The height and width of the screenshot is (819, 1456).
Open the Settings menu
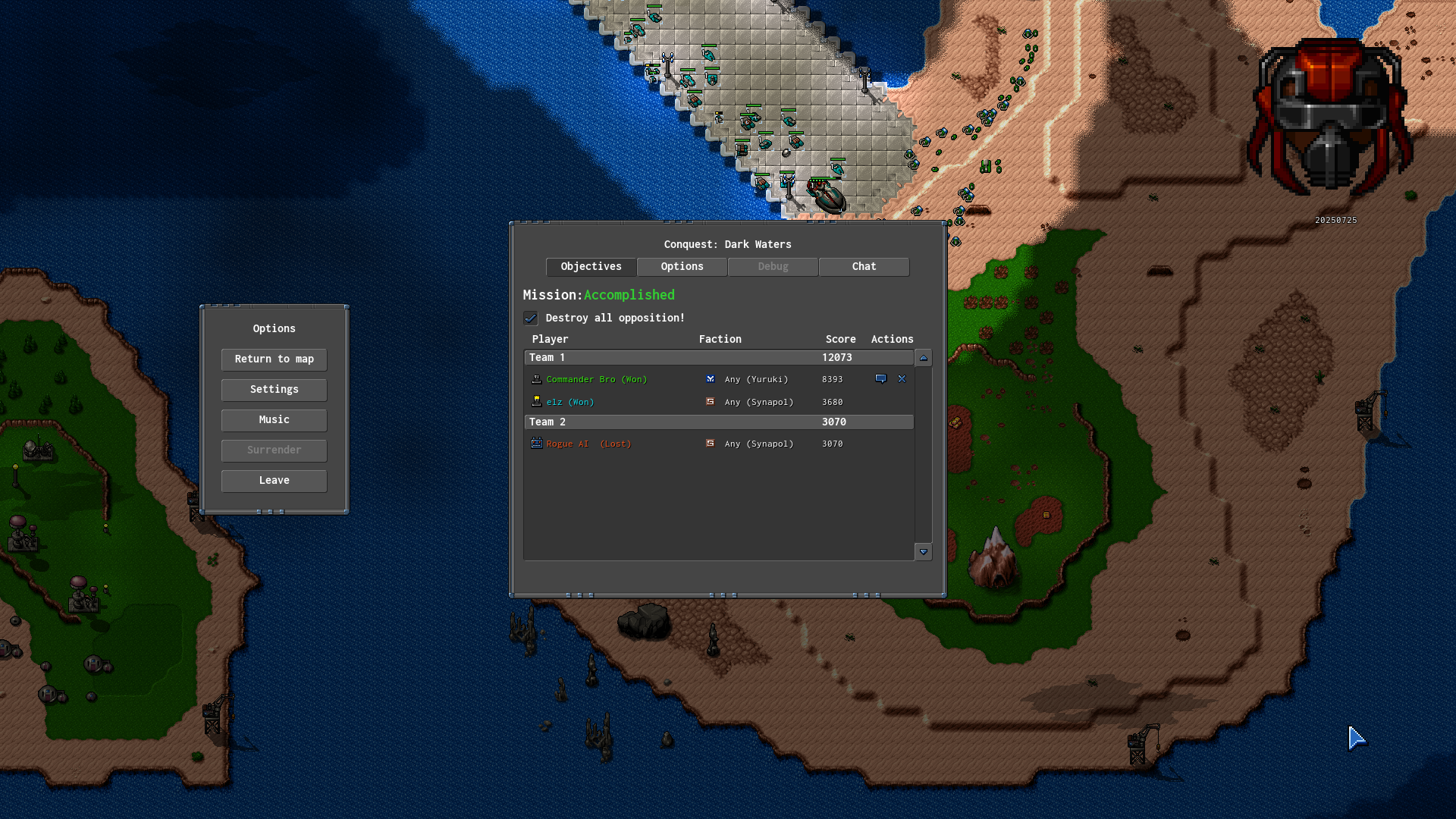(x=274, y=390)
